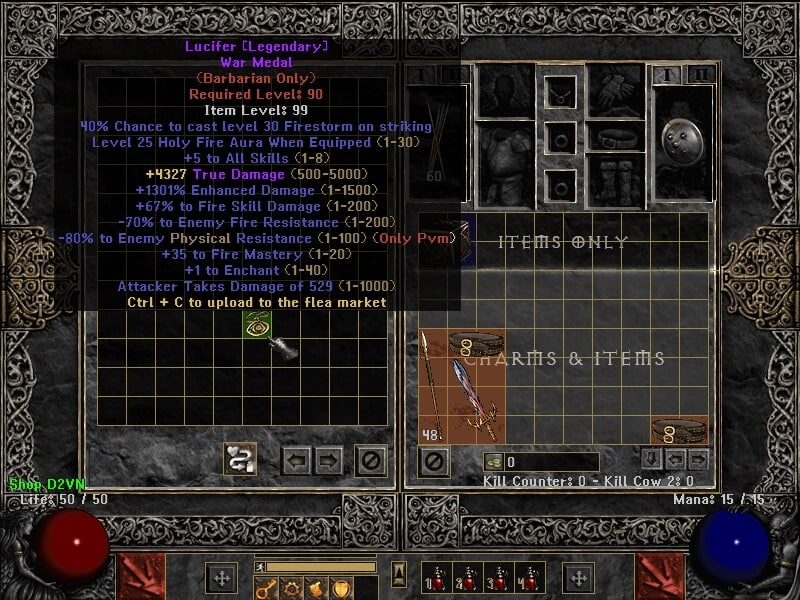
Task: Click the down arrow below the inventory grid
Action: [x=652, y=459]
